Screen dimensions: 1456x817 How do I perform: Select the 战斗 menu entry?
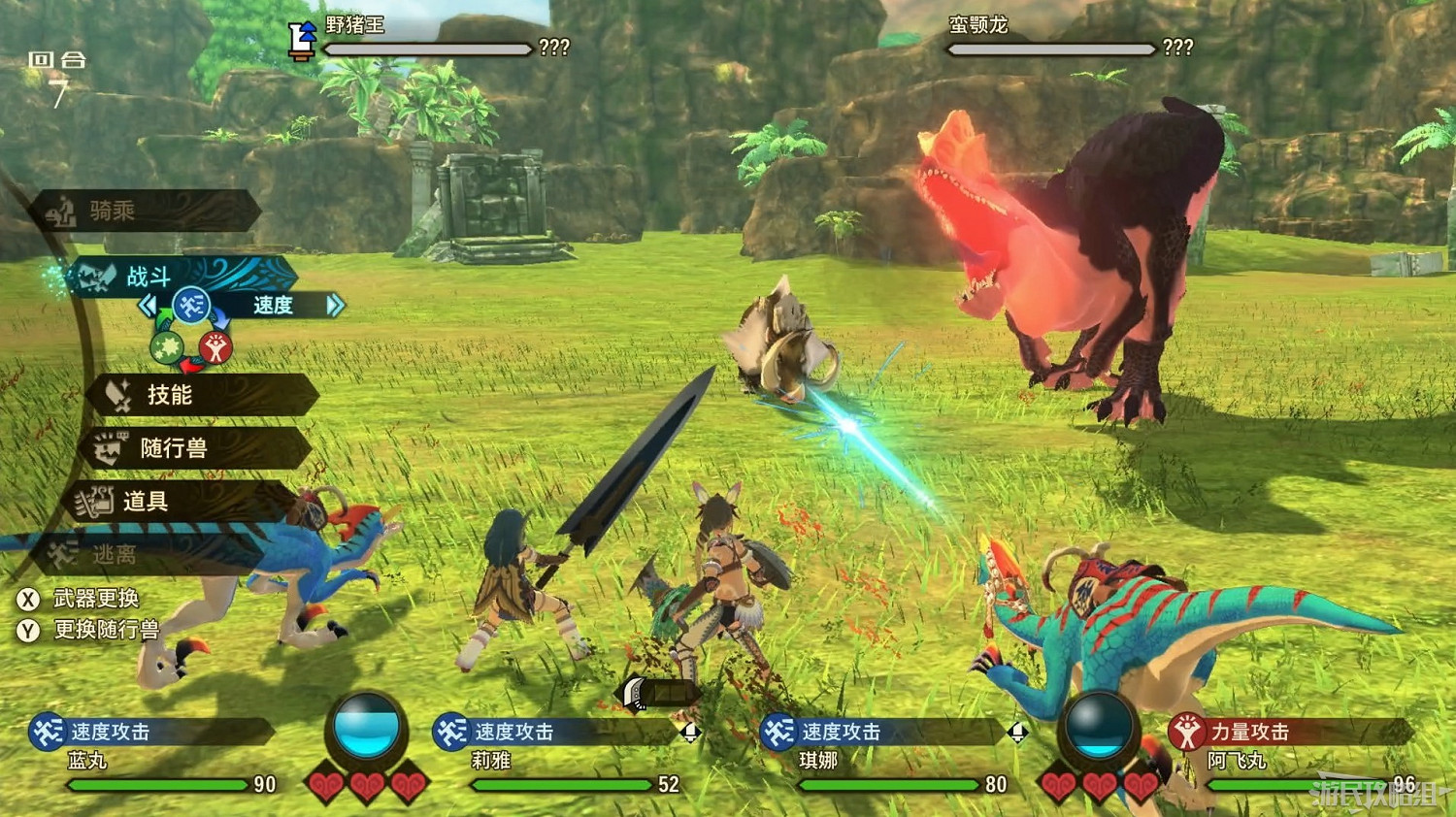pyautogui.click(x=146, y=275)
